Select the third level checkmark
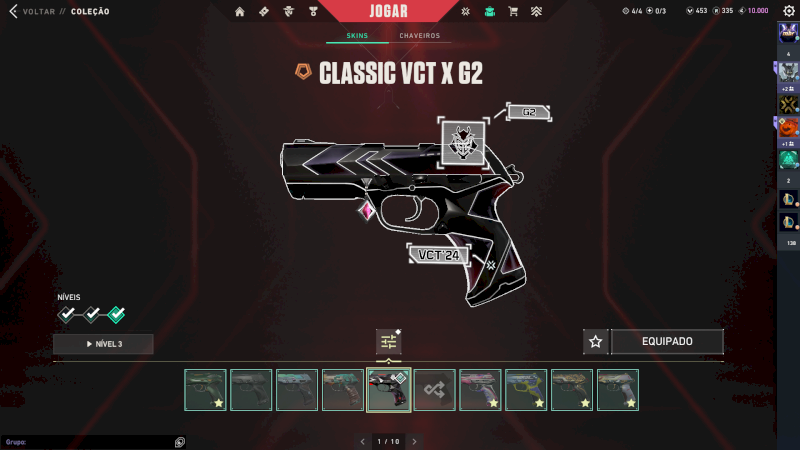The image size is (800, 450). (116, 315)
